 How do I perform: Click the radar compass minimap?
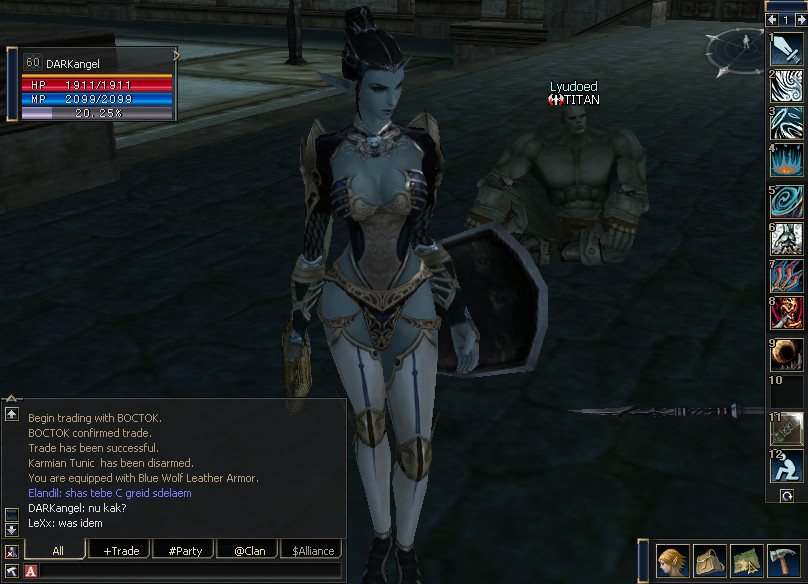[x=733, y=51]
